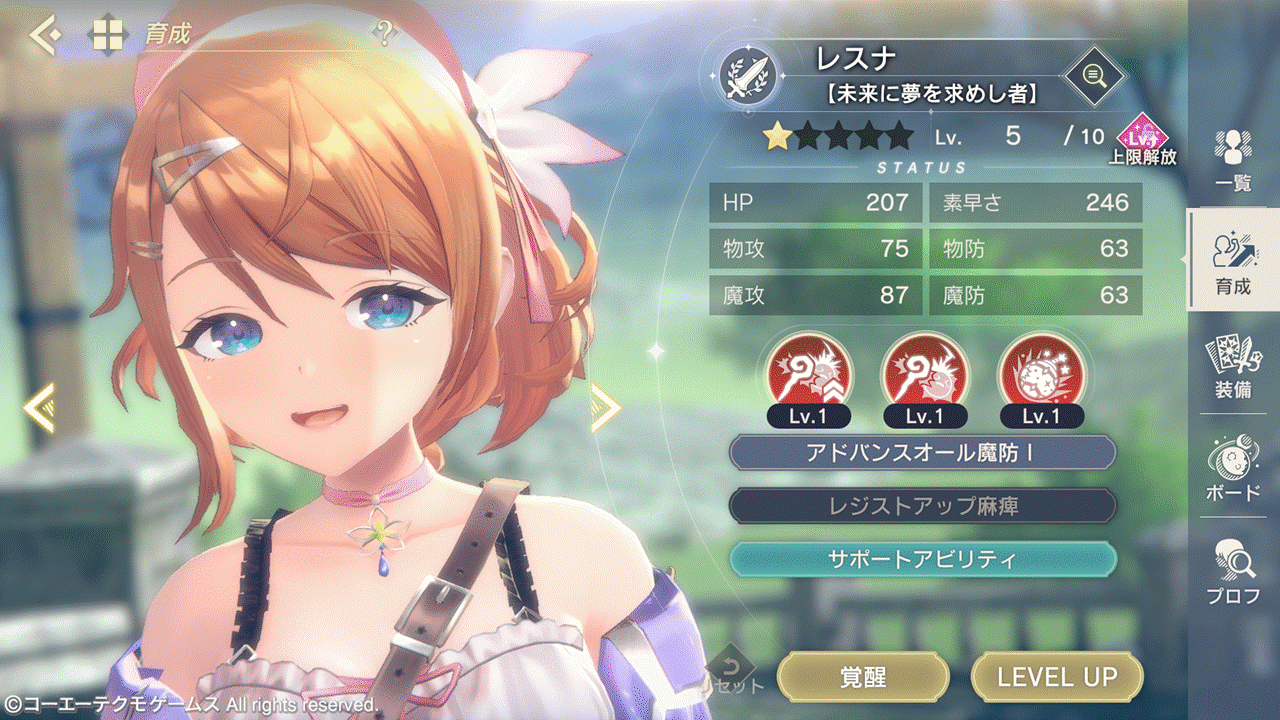Click the 覚醒 awakening button
The height and width of the screenshot is (720, 1280).
pyautogui.click(x=862, y=677)
